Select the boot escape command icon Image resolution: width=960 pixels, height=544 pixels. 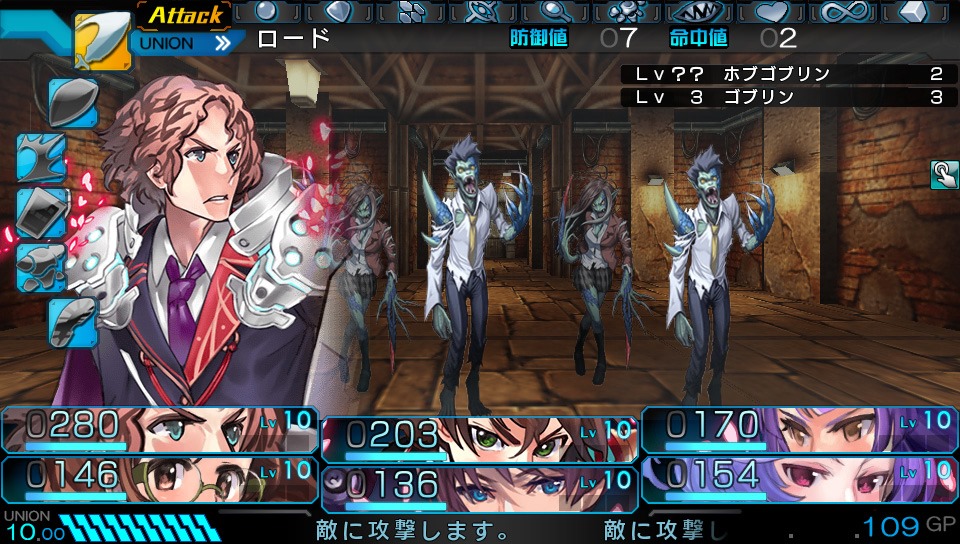coord(73,322)
